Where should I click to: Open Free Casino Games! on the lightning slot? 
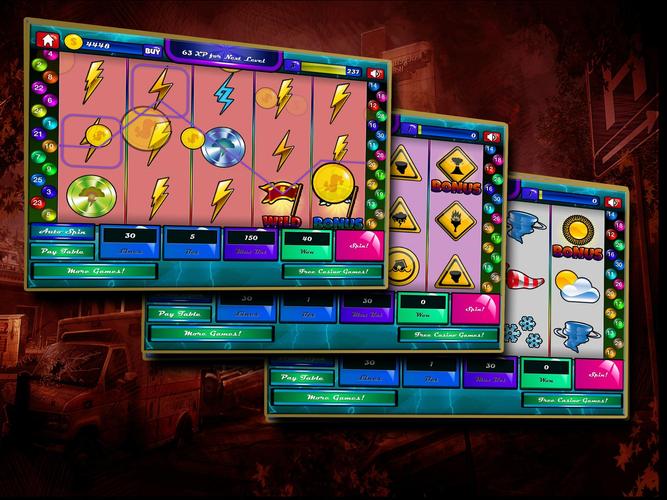330,271
